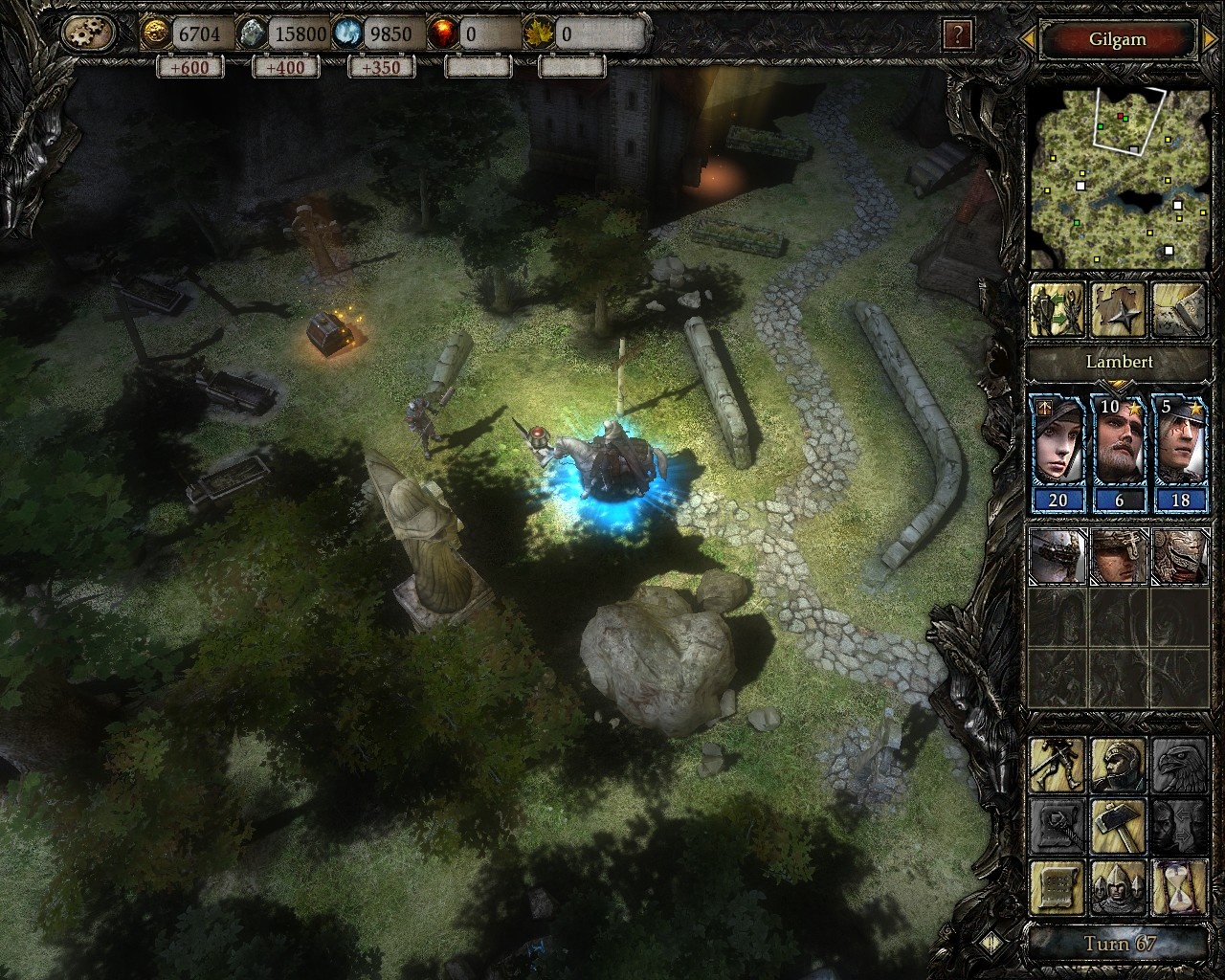
Task: End the turn with the hourglass button
Action: point(1180,887)
